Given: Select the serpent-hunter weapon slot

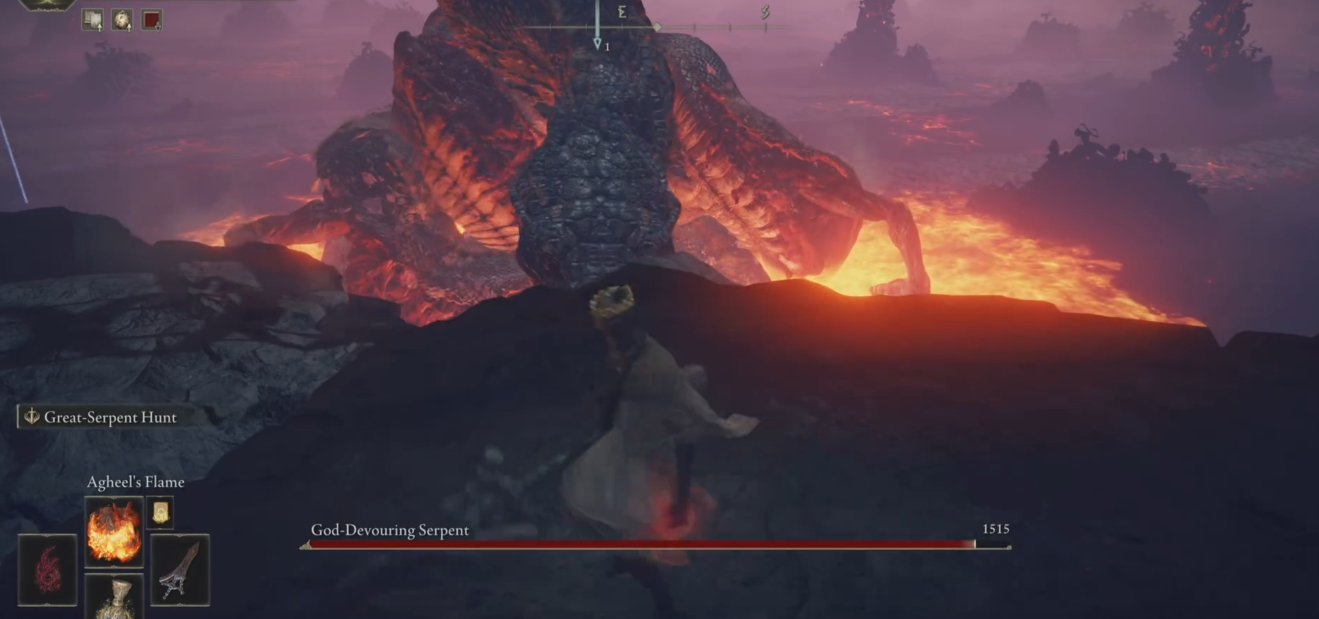Looking at the screenshot, I should (x=180, y=570).
